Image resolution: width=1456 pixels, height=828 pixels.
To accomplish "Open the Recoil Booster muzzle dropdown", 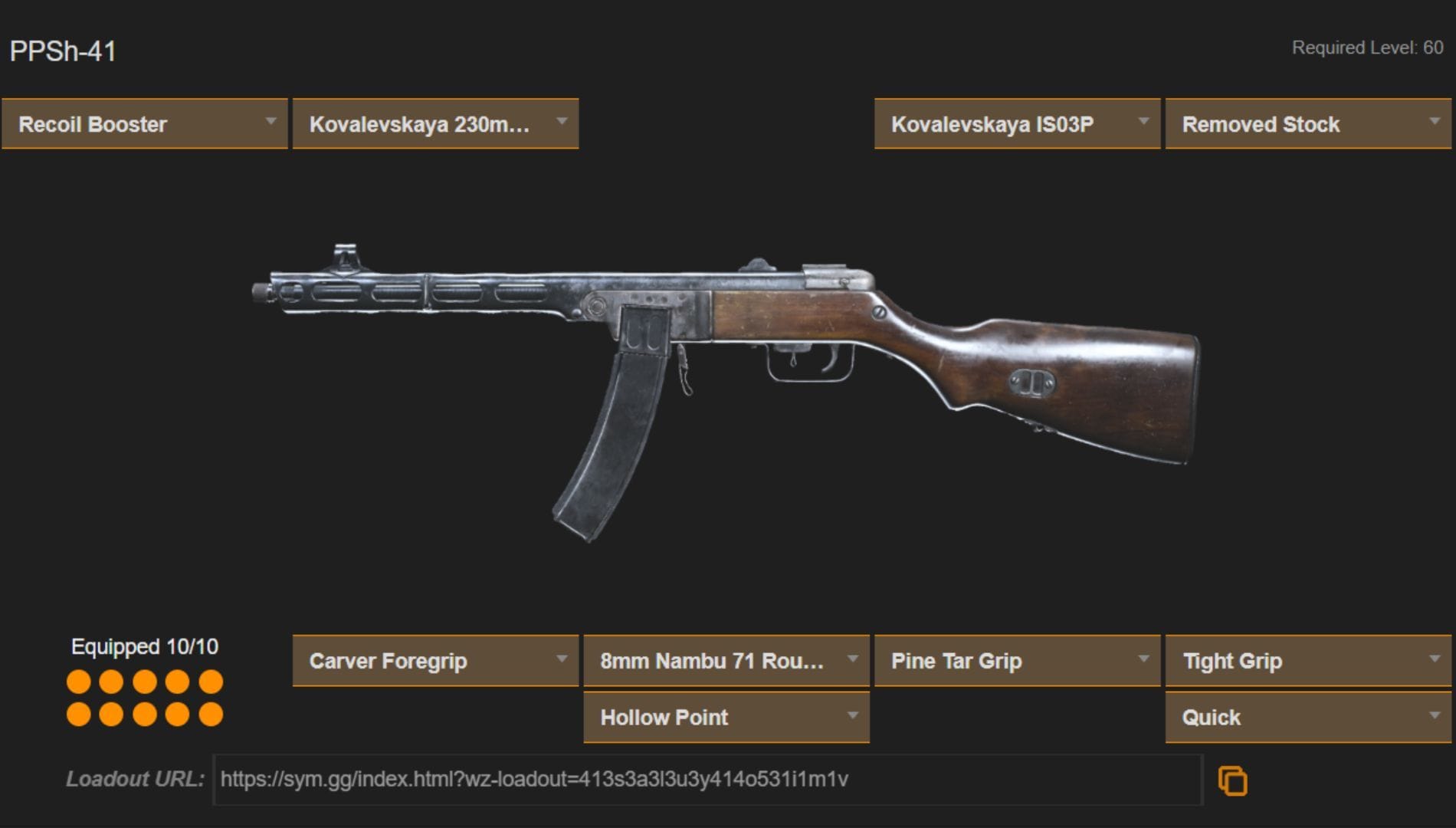I will tap(143, 123).
